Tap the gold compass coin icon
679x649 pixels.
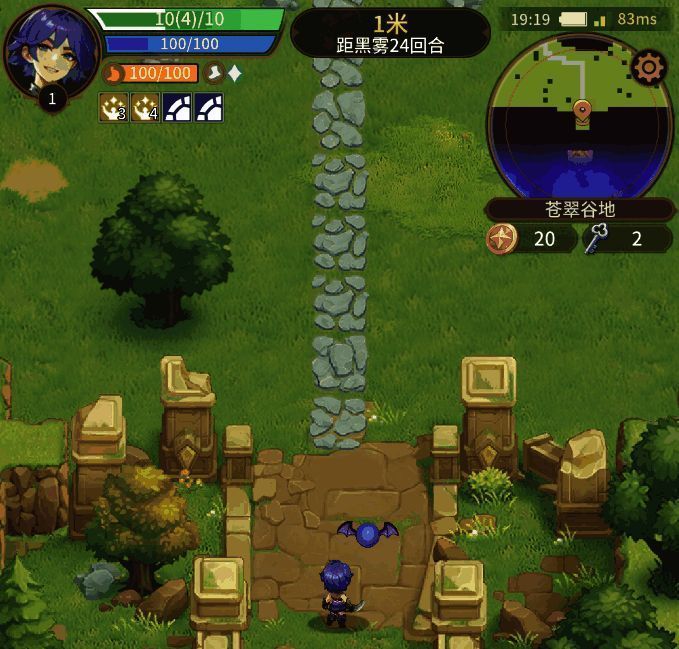[500, 238]
